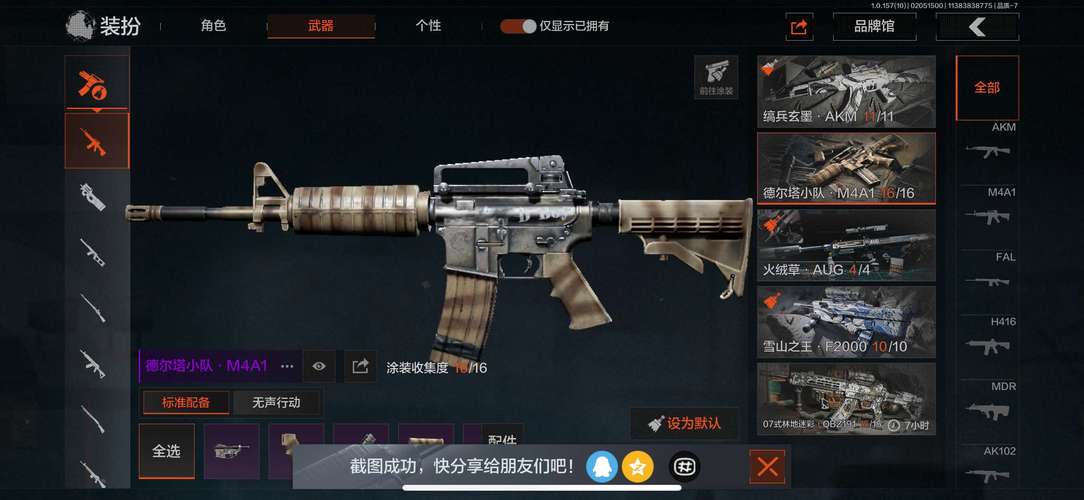Toggle the 仅显示已拥有 switch
Screen dimensions: 1084x500
tap(518, 26)
